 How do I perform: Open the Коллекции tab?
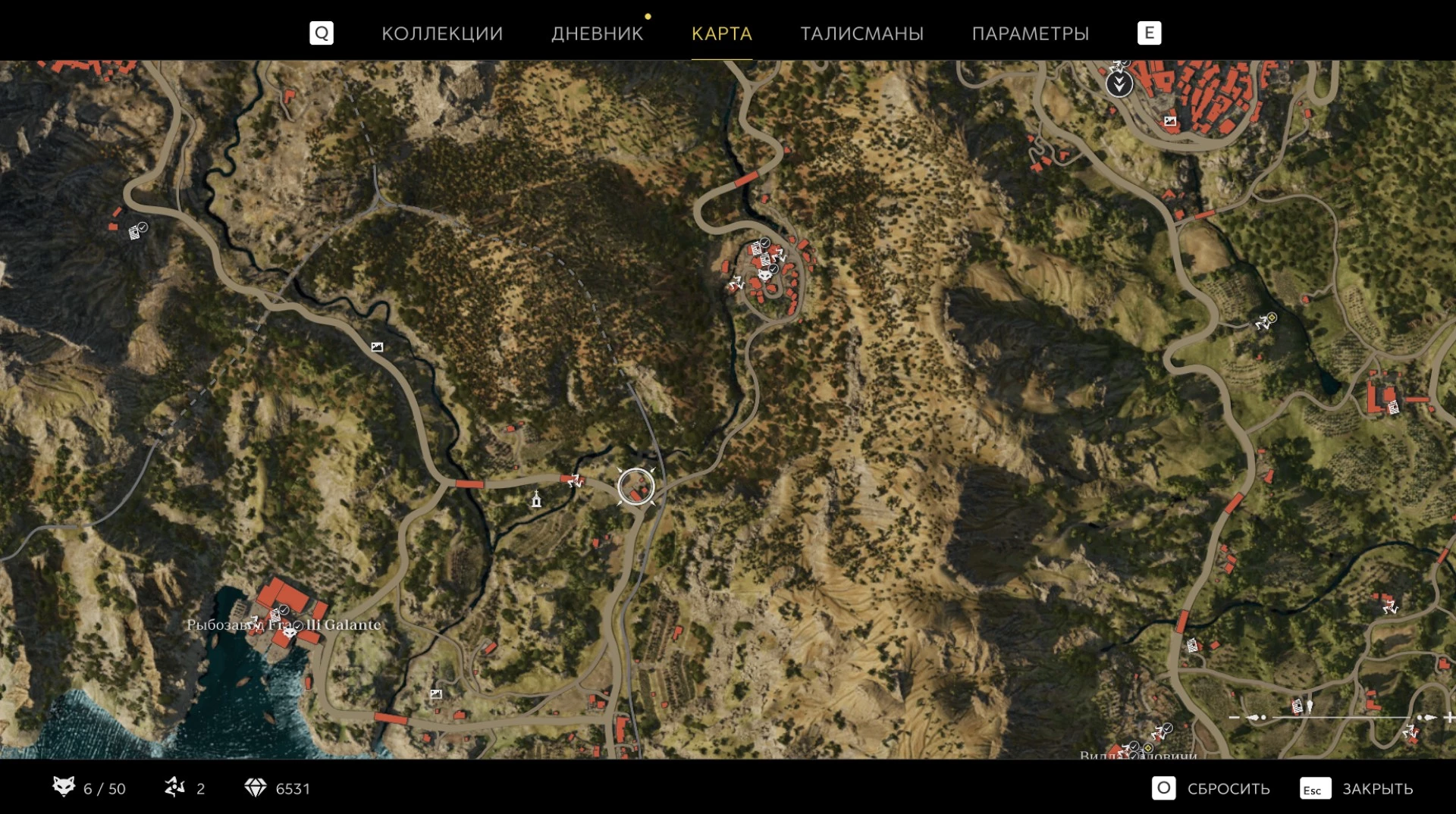coord(441,33)
